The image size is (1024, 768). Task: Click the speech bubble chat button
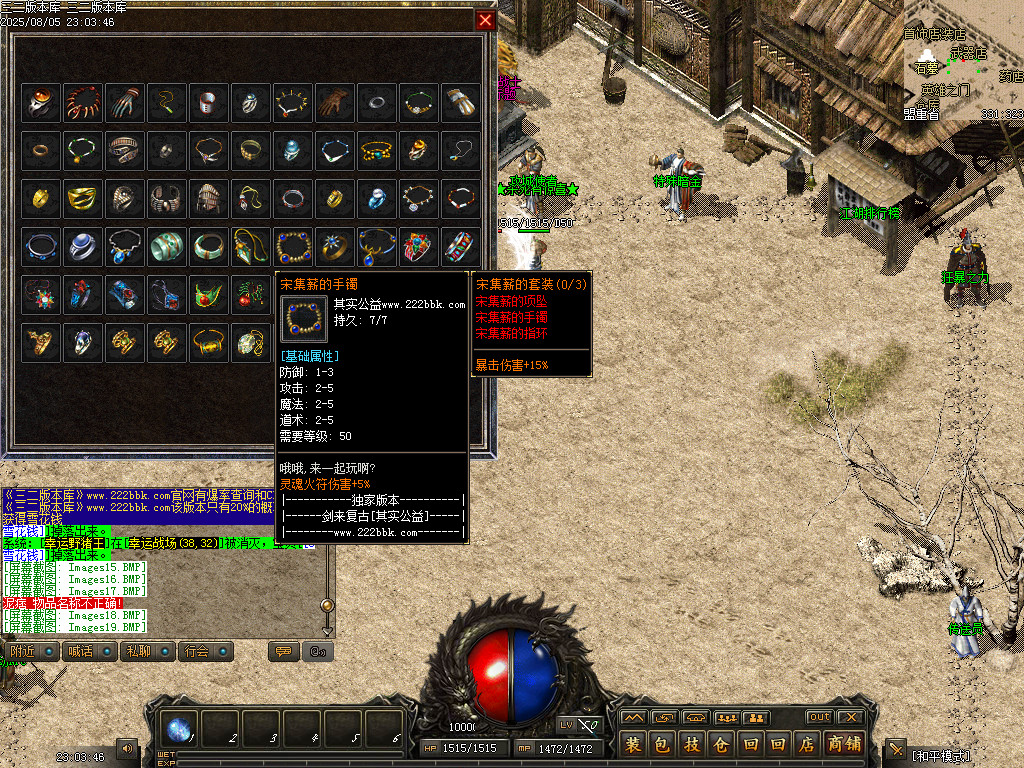click(x=284, y=652)
